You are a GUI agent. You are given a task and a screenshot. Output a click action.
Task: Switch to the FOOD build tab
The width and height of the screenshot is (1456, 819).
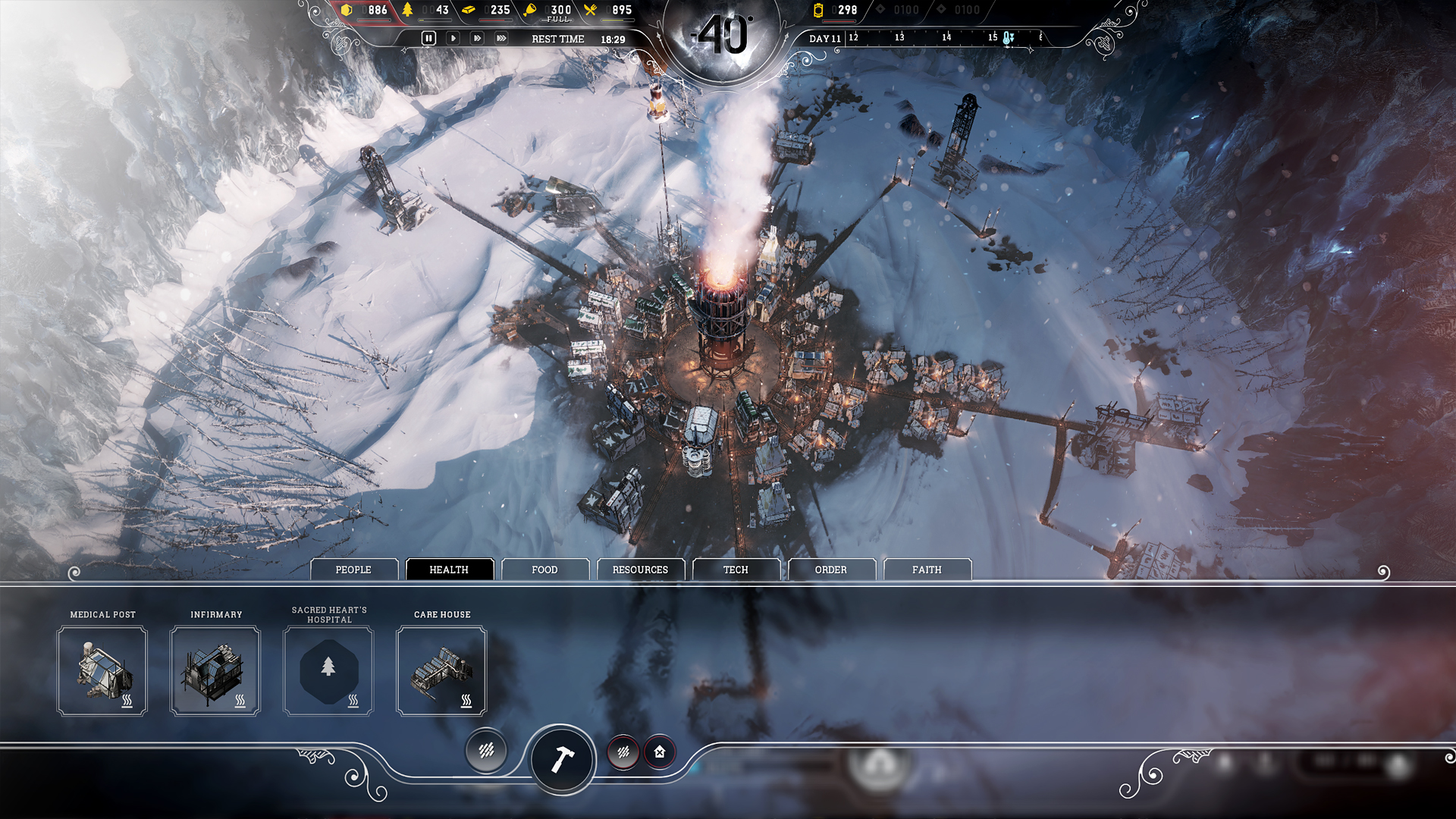[x=545, y=570]
